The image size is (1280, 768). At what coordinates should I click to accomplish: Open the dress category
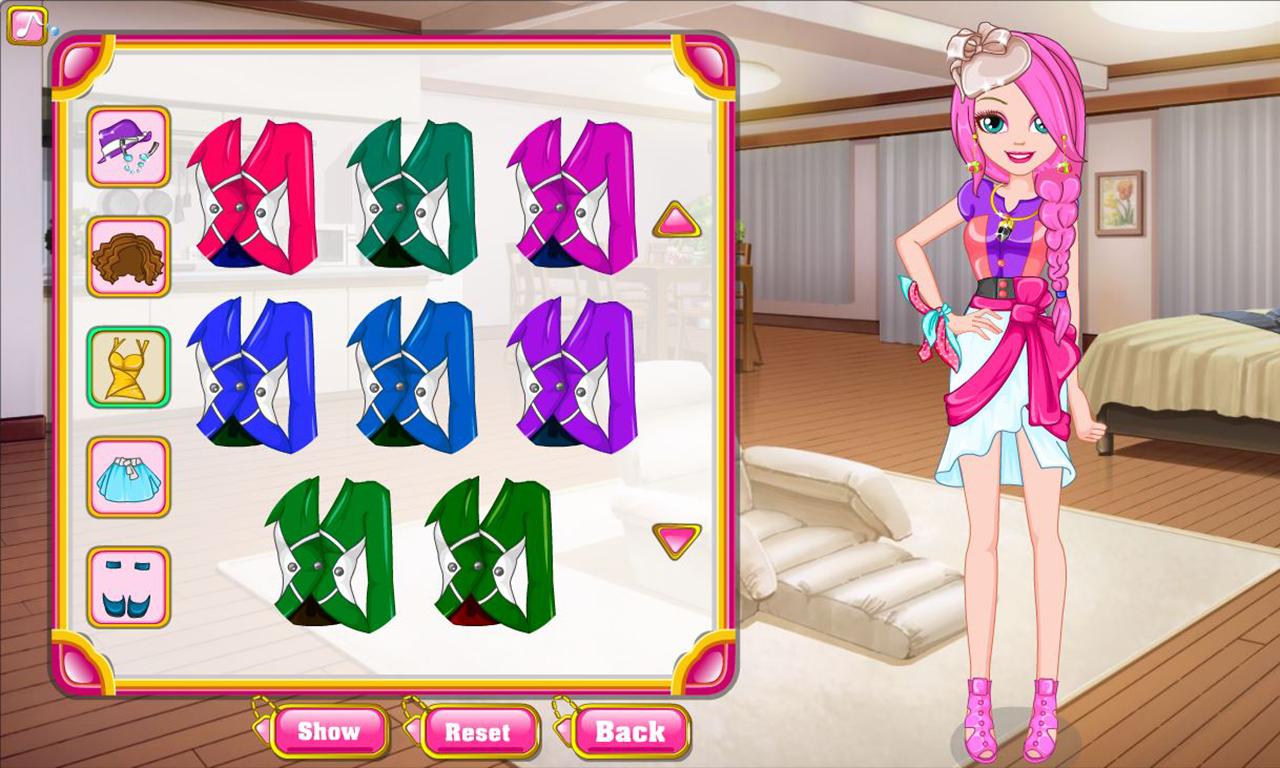click(x=128, y=367)
